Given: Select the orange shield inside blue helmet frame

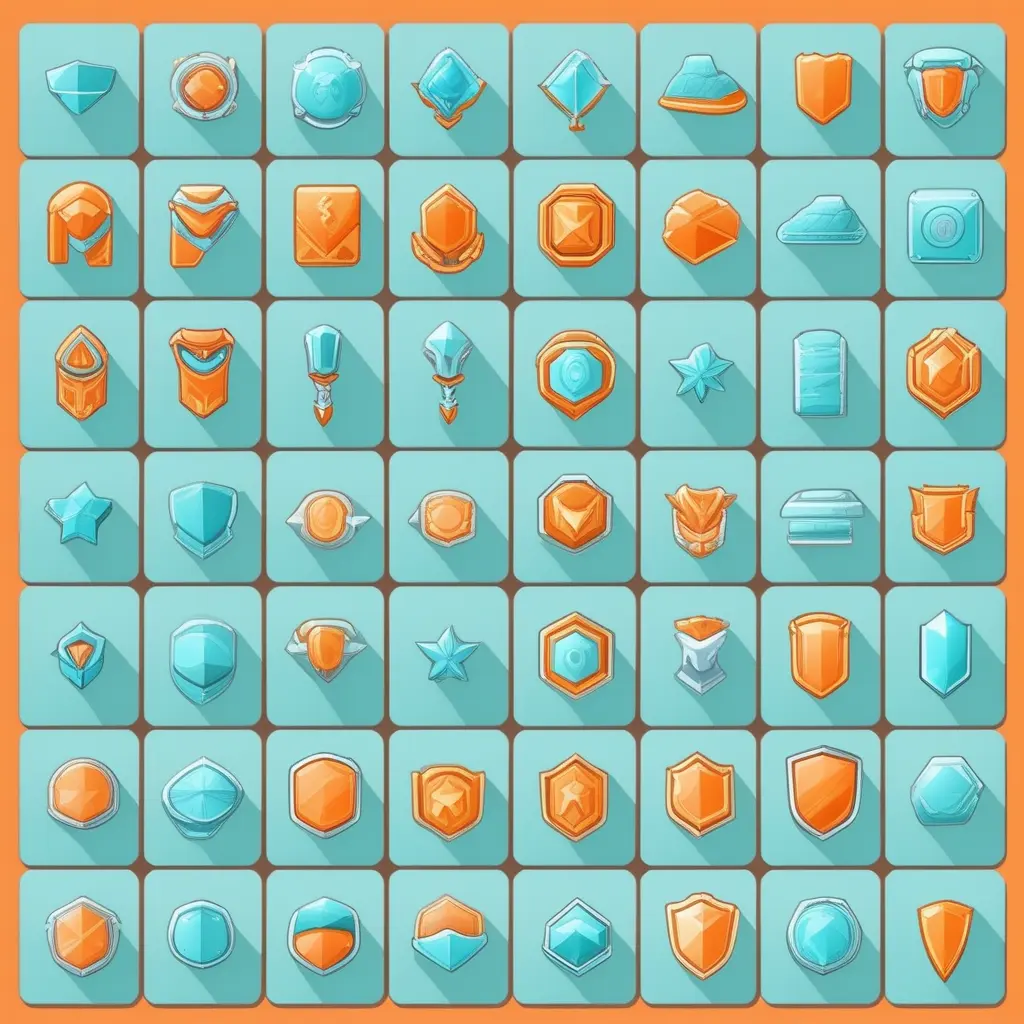Looking at the screenshot, I should [944, 85].
